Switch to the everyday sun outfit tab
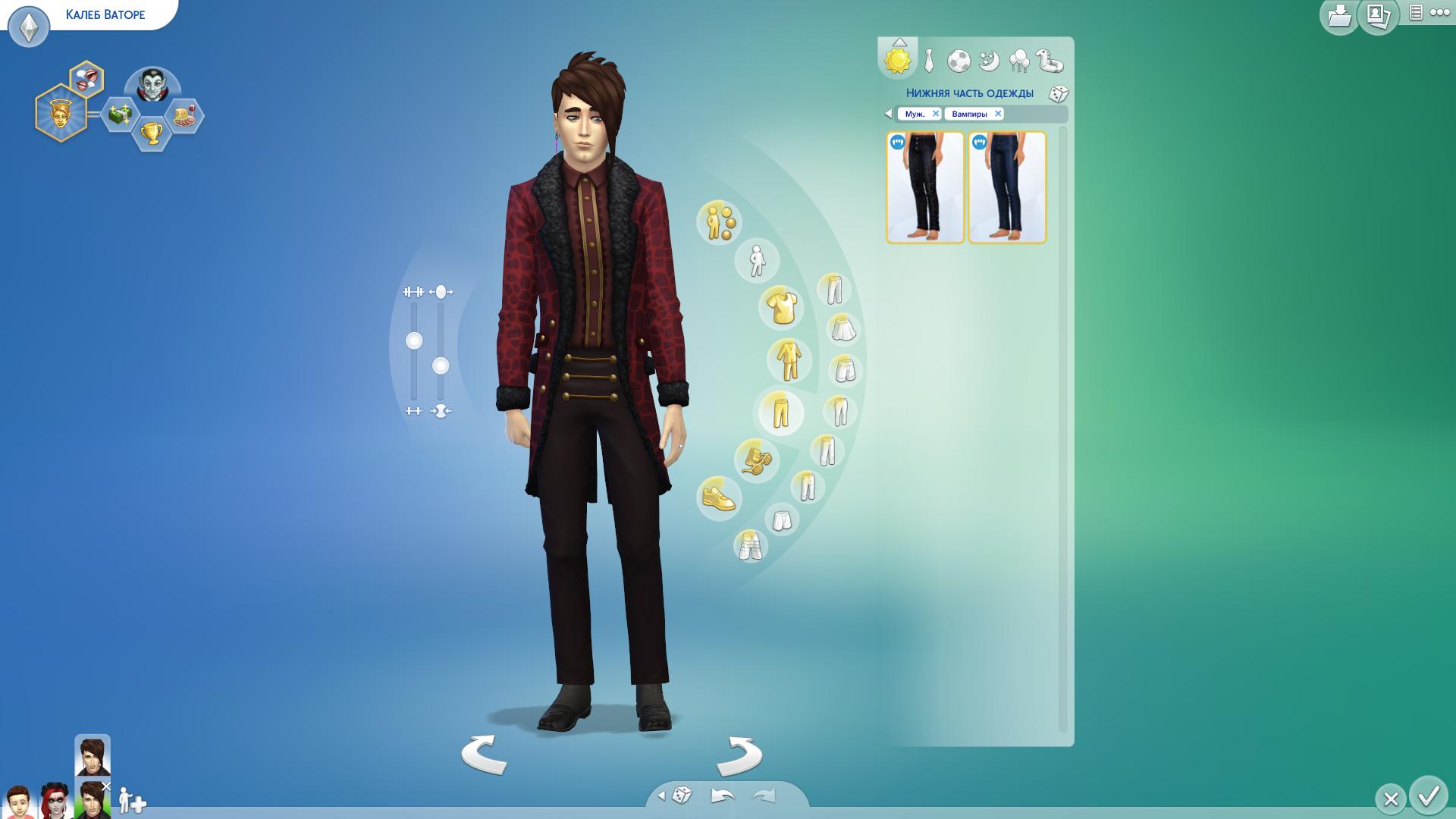Viewport: 1456px width, 819px height. pyautogui.click(x=897, y=61)
